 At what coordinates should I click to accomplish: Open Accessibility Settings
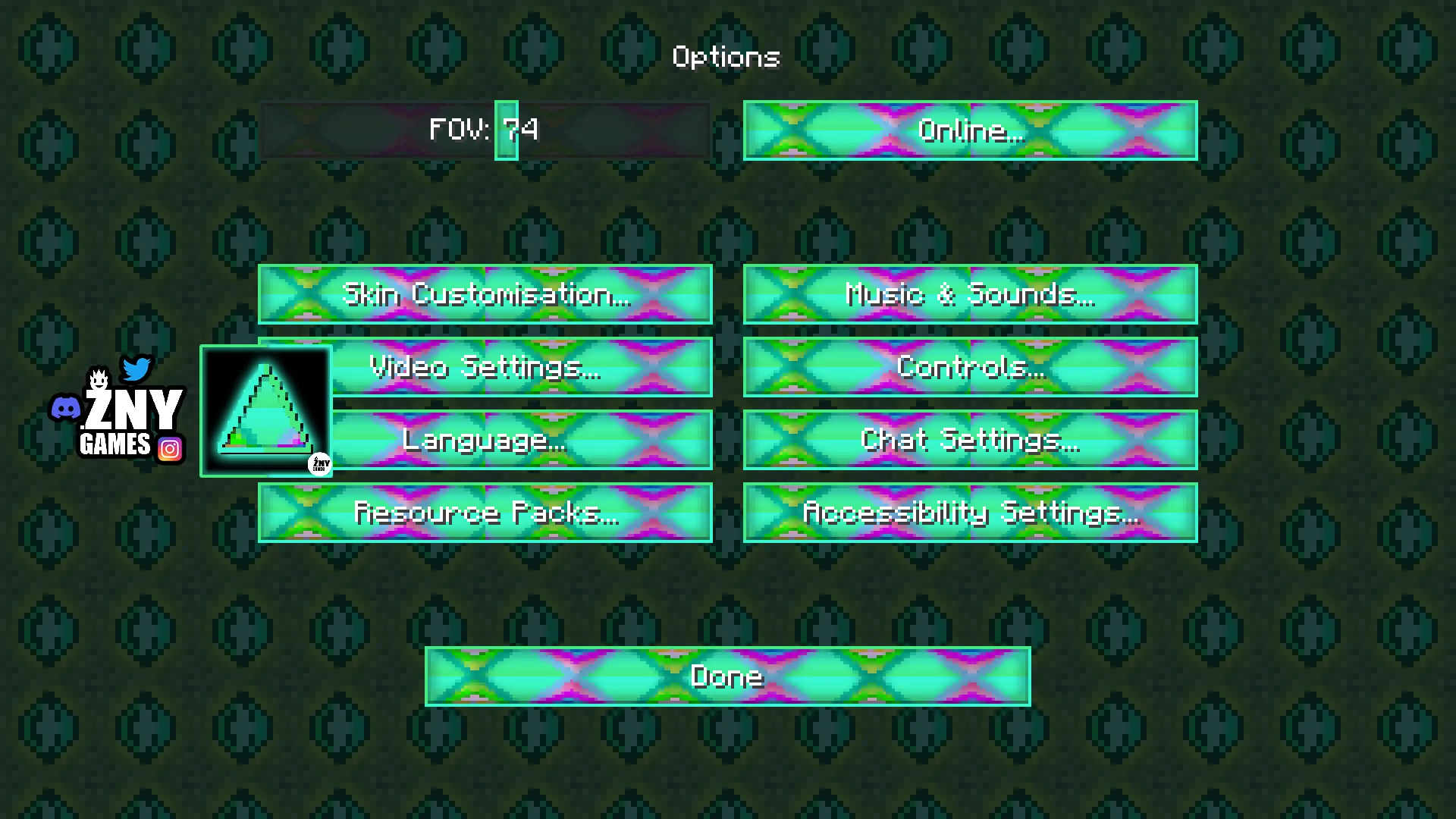pyautogui.click(x=970, y=513)
